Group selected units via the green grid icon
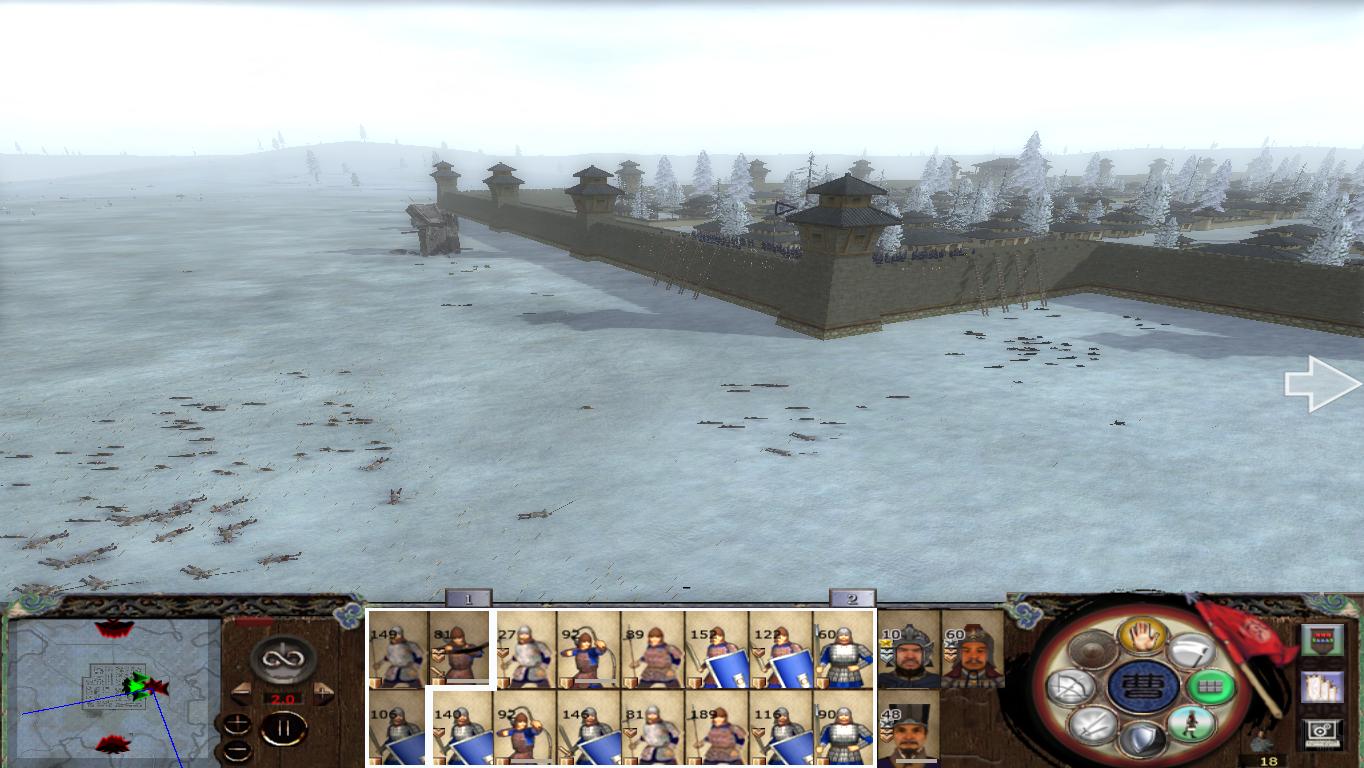The image size is (1364, 768). tap(1212, 686)
